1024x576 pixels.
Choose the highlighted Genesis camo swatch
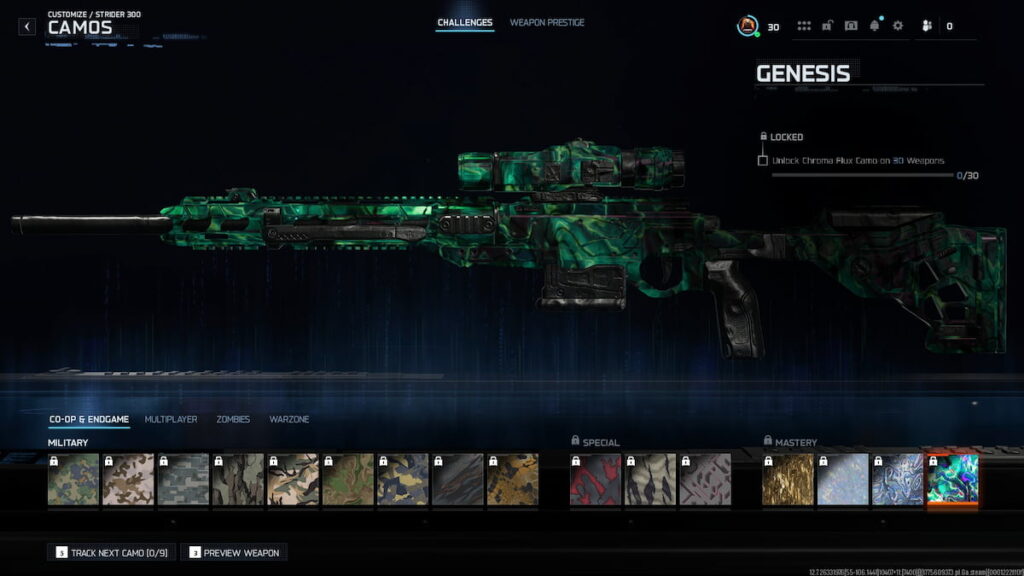[952, 480]
